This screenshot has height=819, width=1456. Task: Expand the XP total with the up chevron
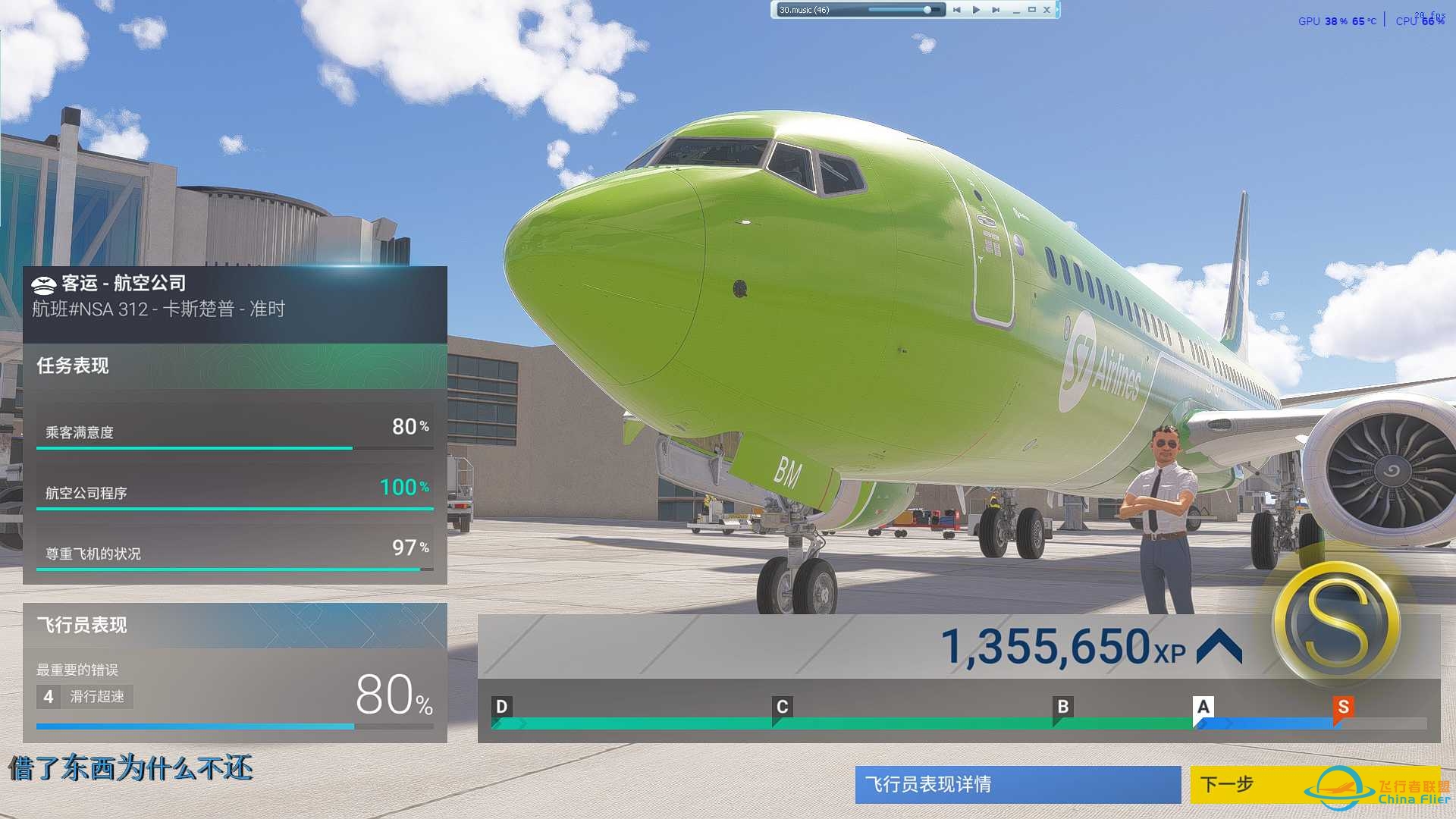pyautogui.click(x=1219, y=647)
